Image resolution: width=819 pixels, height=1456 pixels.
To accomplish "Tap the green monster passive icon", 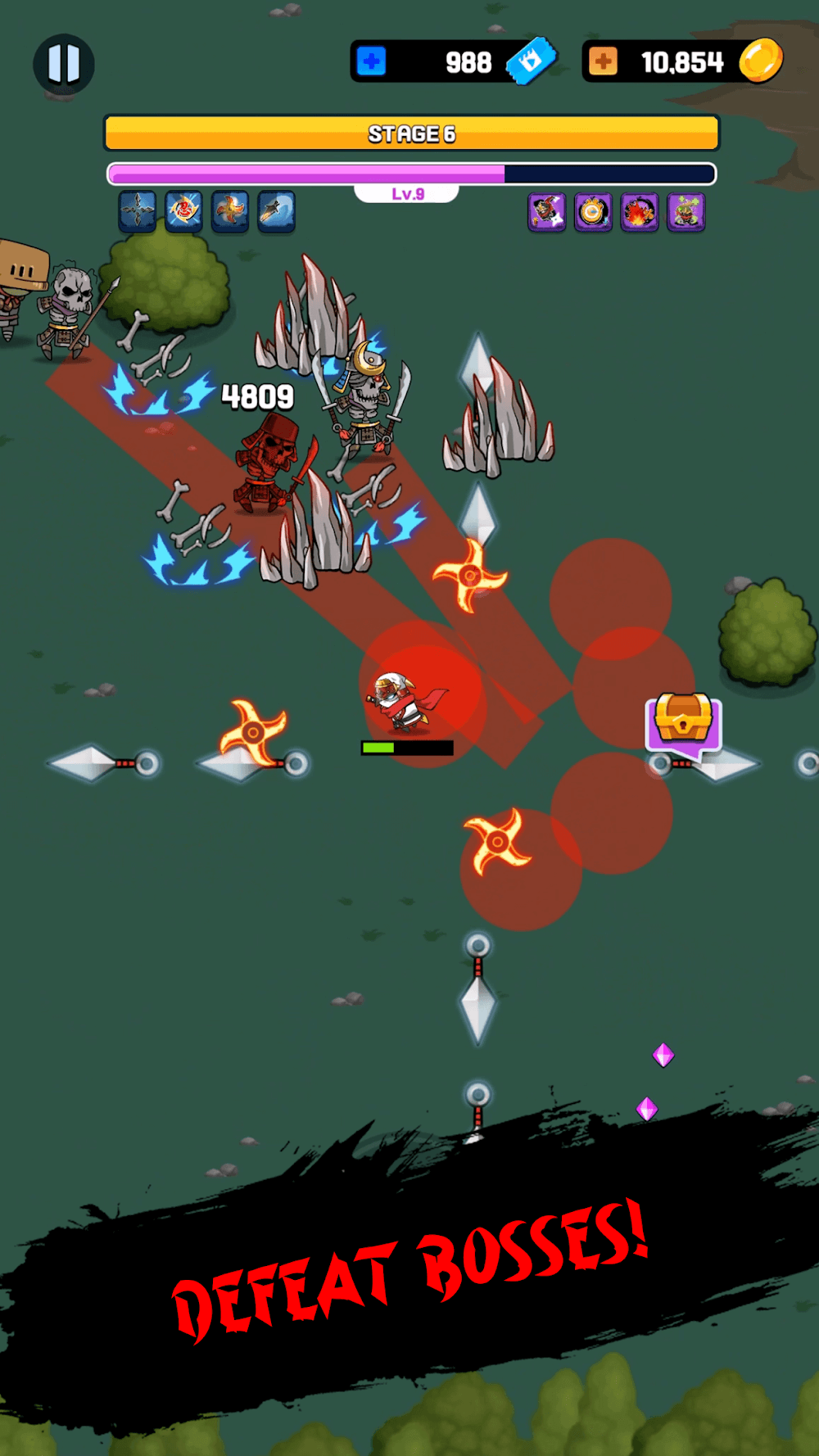I will click(686, 213).
